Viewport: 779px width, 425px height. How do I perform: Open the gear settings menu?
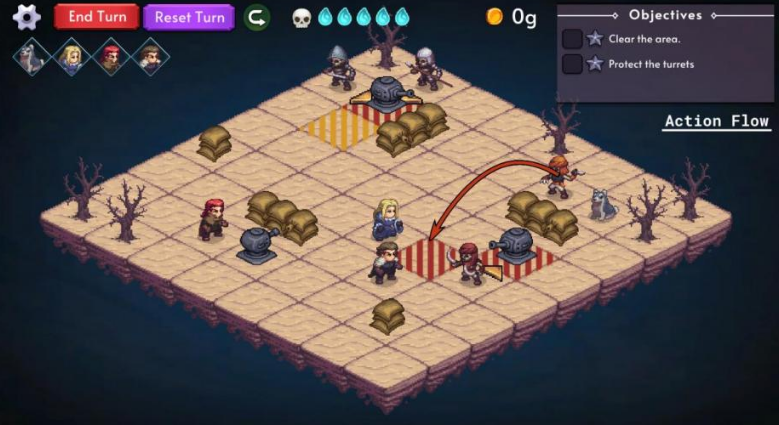point(26,17)
